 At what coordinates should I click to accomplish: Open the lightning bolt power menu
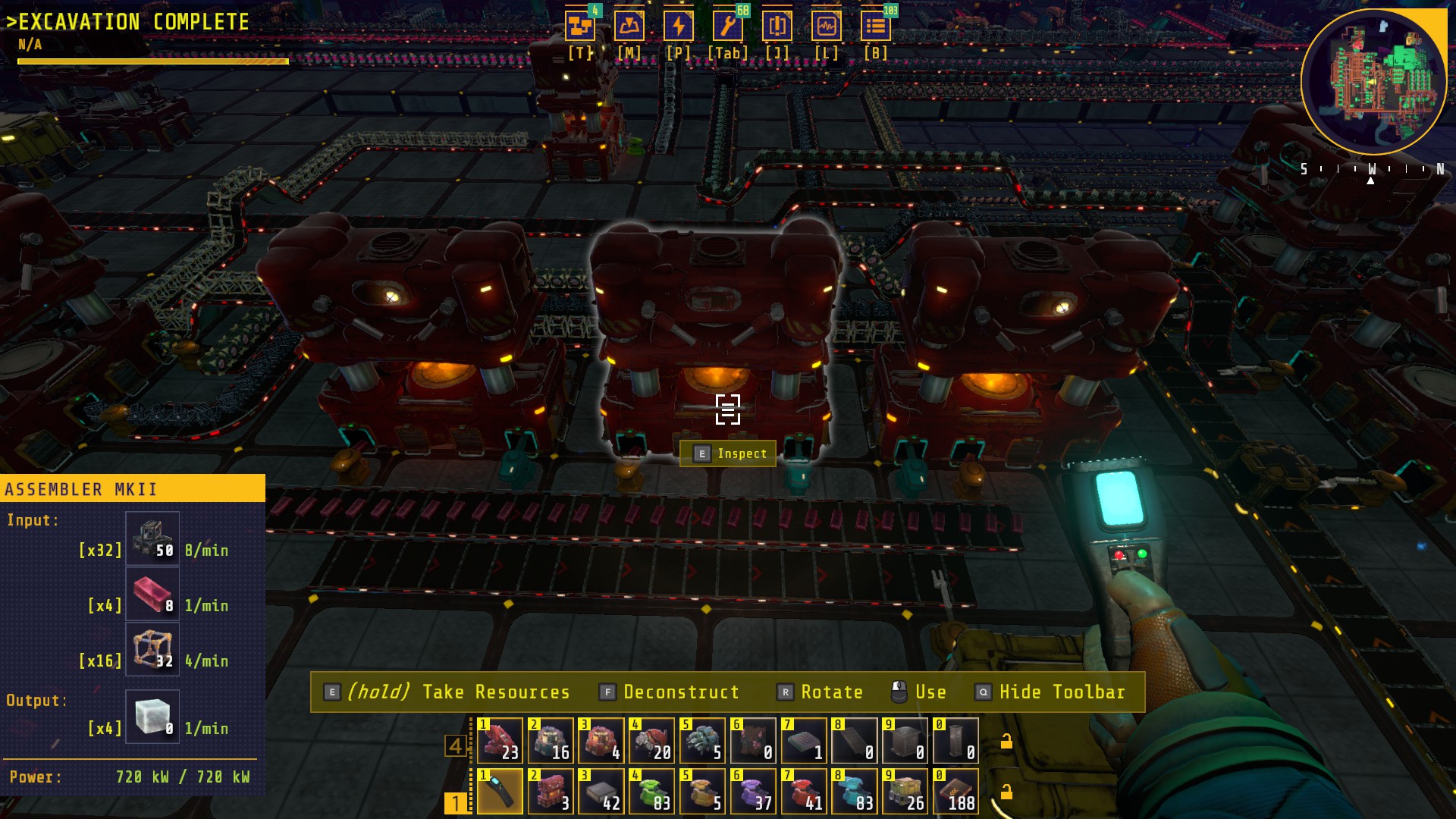[x=678, y=27]
